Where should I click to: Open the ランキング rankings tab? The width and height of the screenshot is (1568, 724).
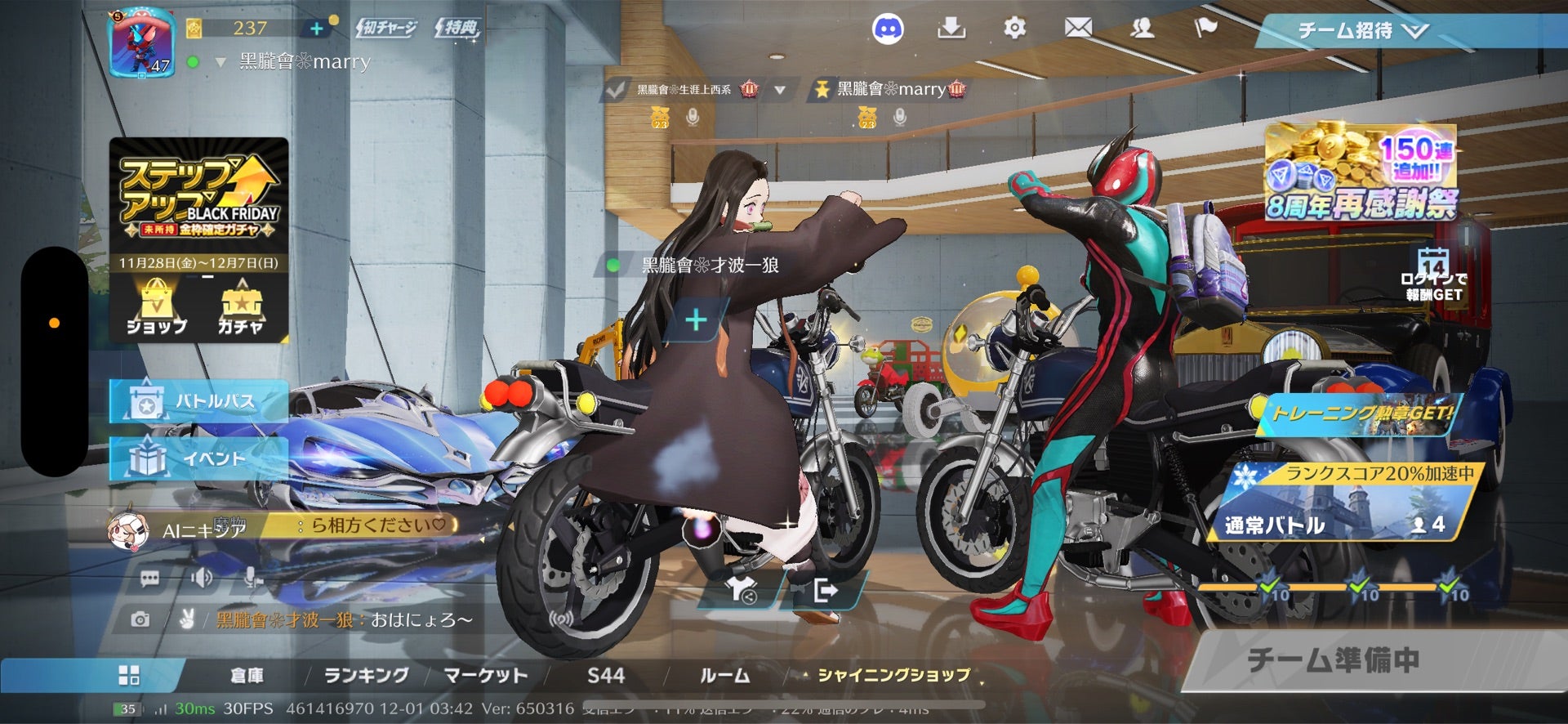(366, 676)
